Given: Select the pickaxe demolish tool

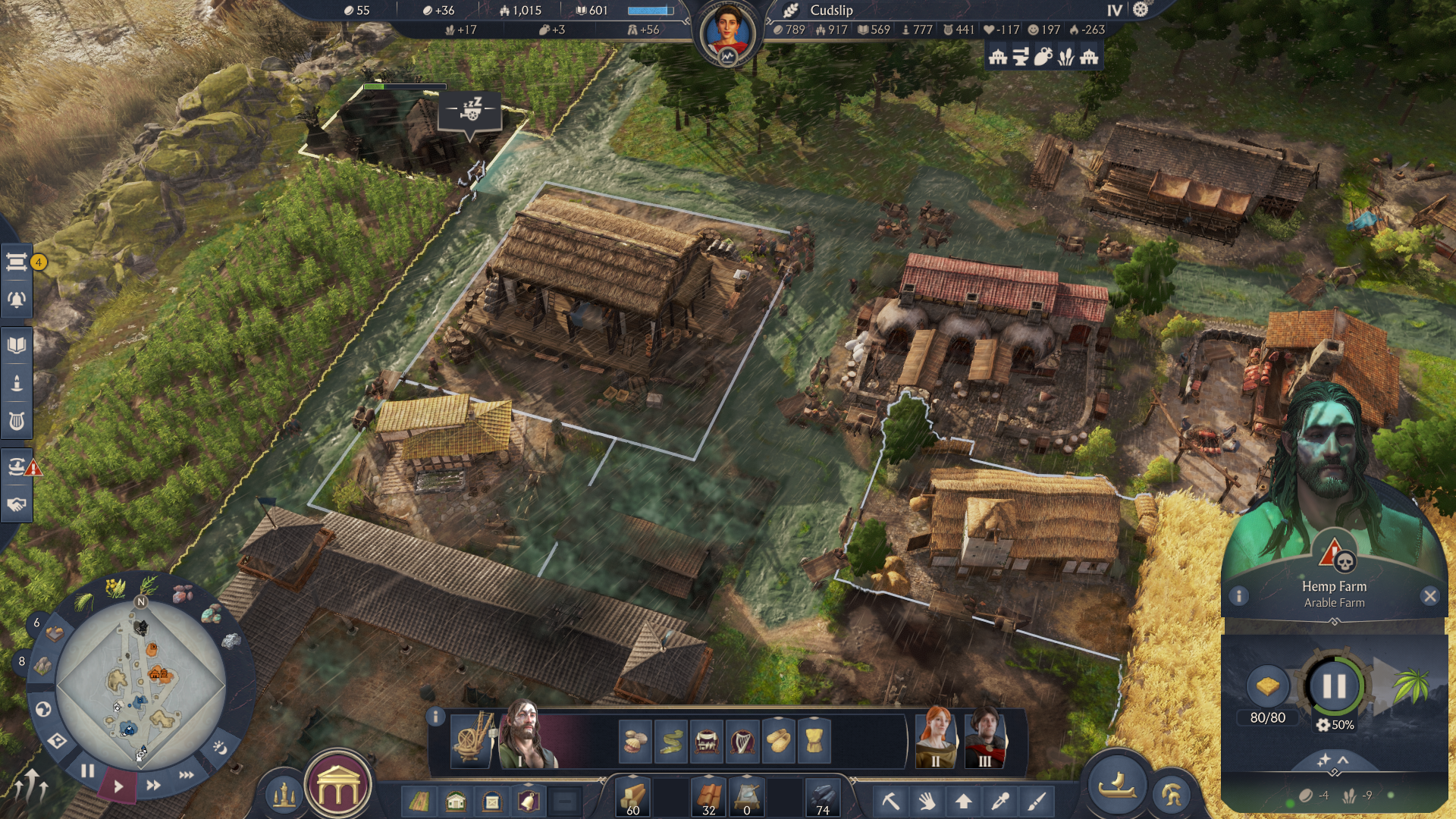Looking at the screenshot, I should pyautogui.click(x=890, y=800).
